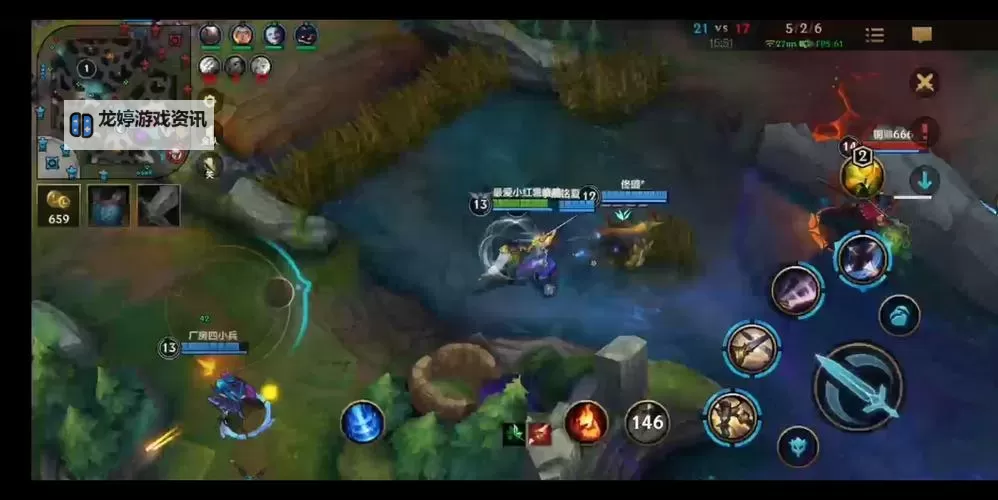998x500 pixels.
Task: Send the red exclamation danger ping
Action: [x=924, y=131]
